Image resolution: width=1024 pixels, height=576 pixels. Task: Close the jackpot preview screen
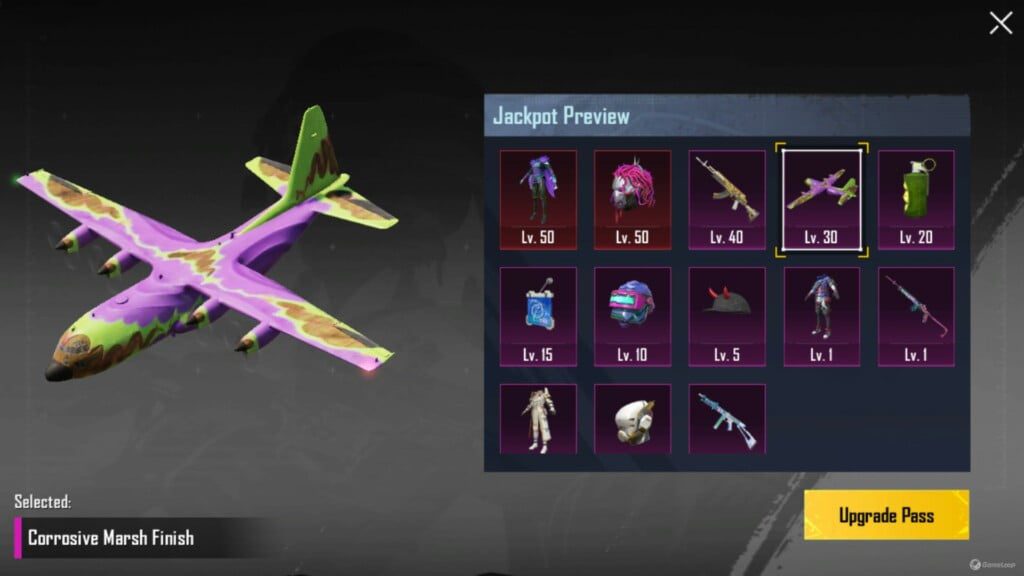tap(1000, 24)
